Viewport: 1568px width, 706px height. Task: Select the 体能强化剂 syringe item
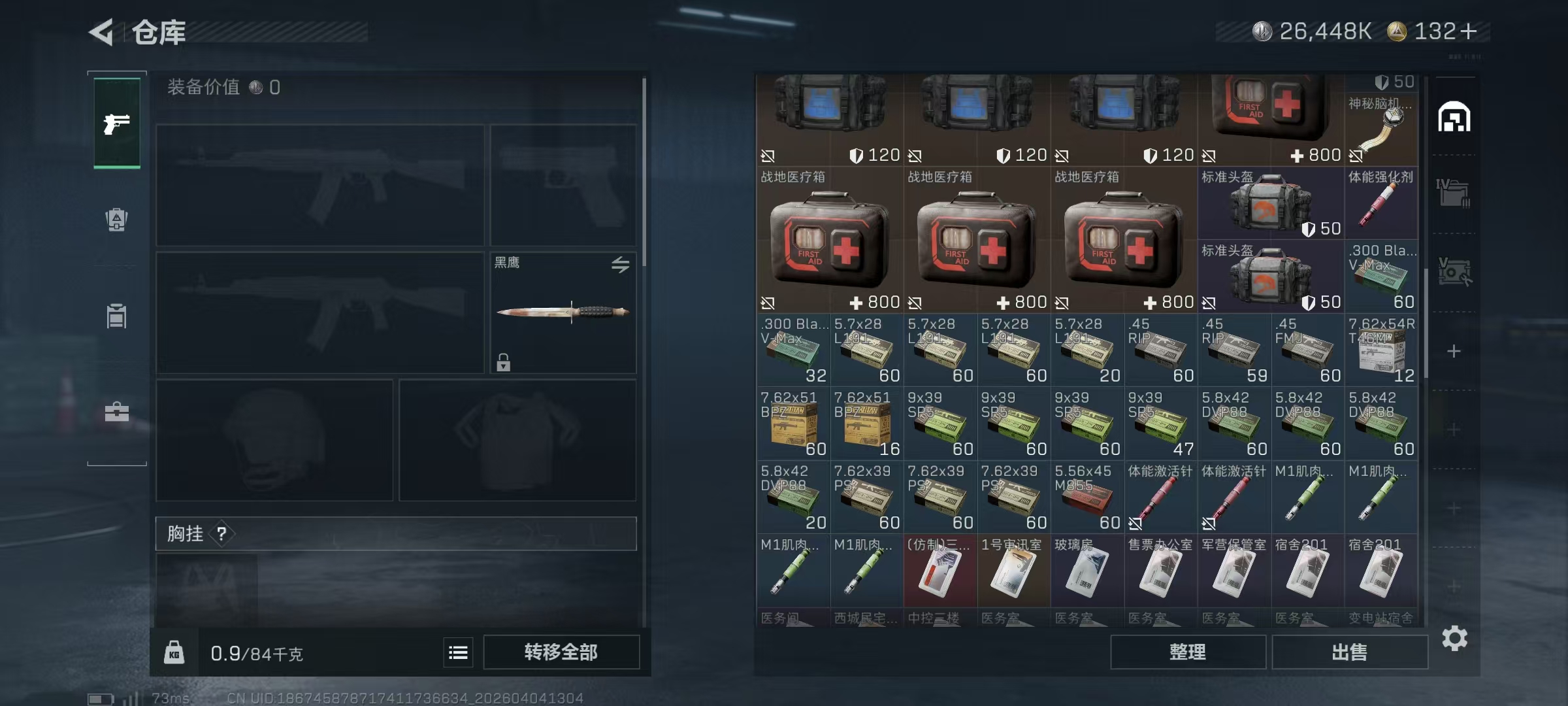[x=1381, y=203]
